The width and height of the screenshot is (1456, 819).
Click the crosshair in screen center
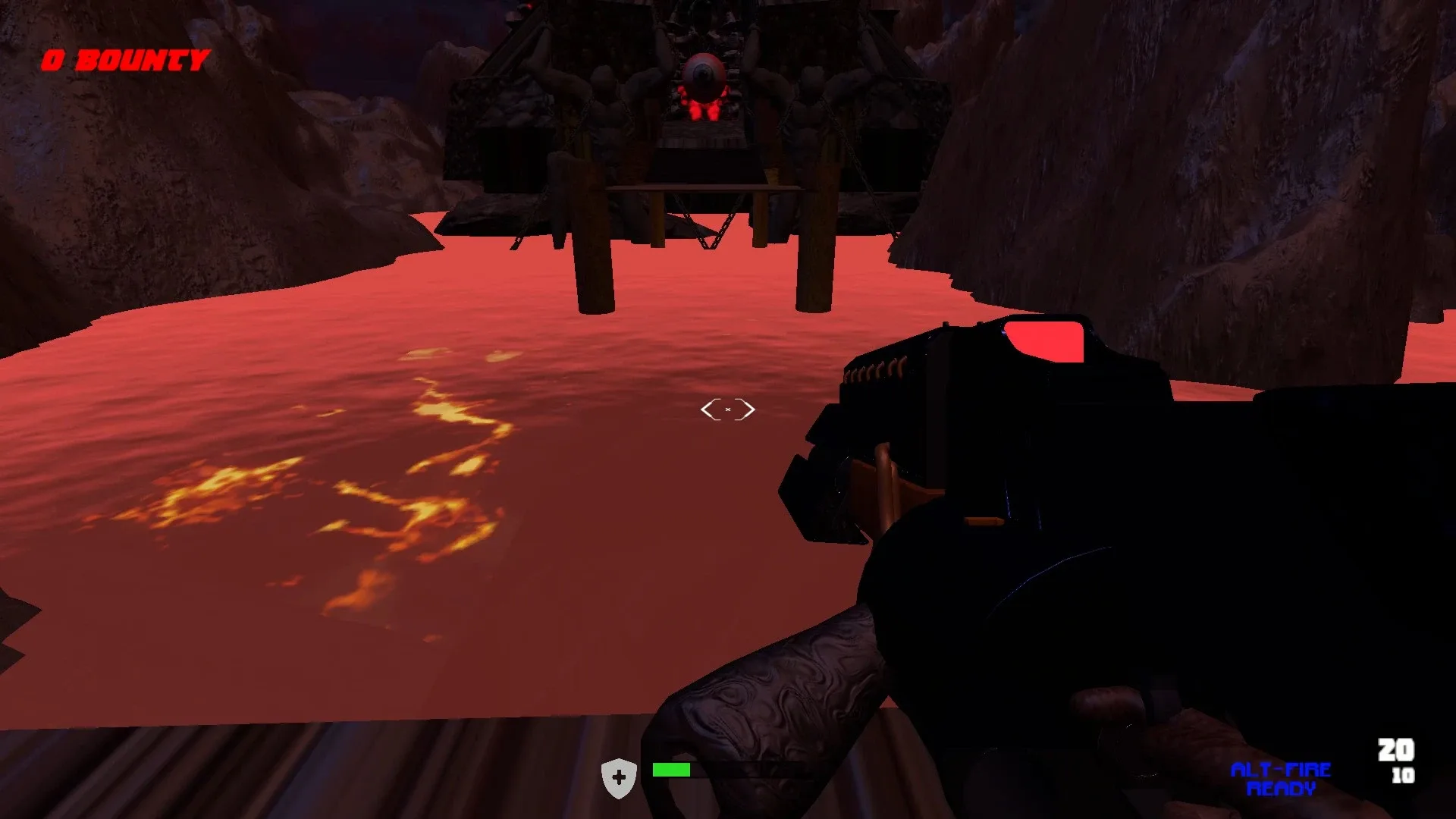728,409
